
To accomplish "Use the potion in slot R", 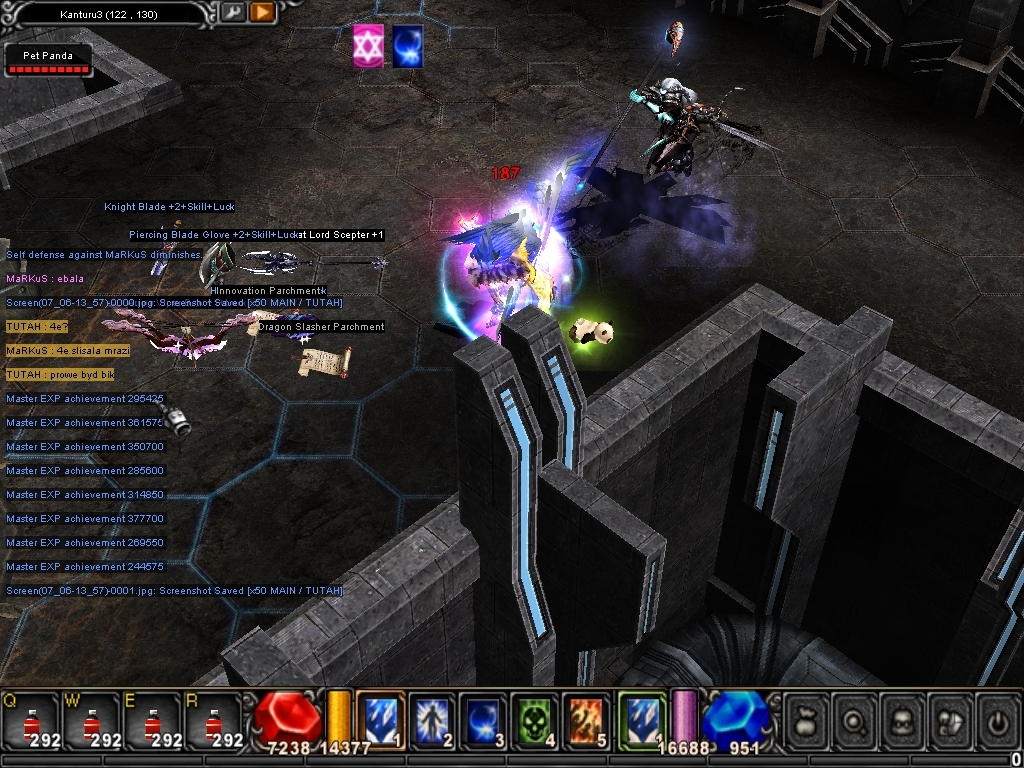I will click(213, 722).
